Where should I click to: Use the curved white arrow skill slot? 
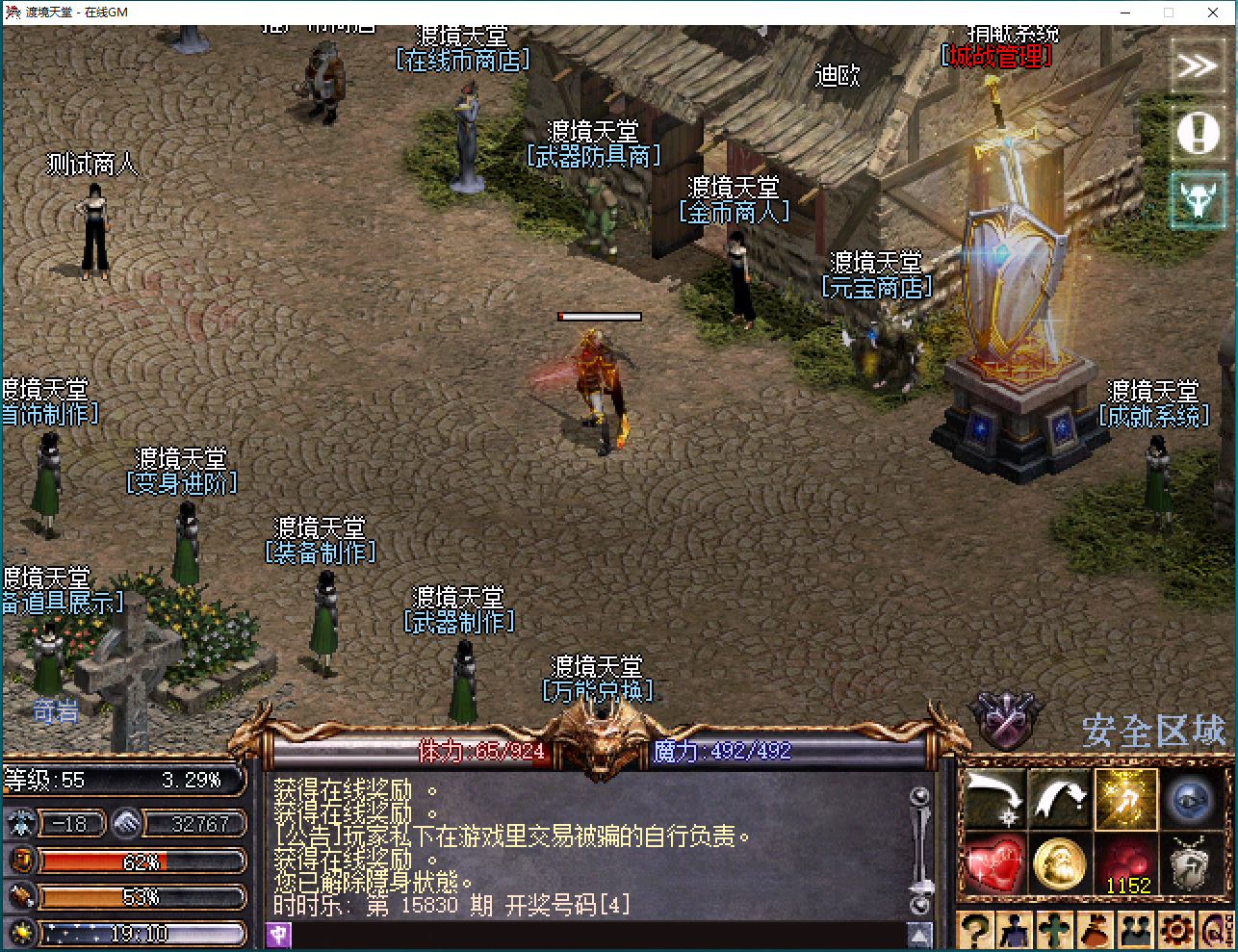(1060, 799)
